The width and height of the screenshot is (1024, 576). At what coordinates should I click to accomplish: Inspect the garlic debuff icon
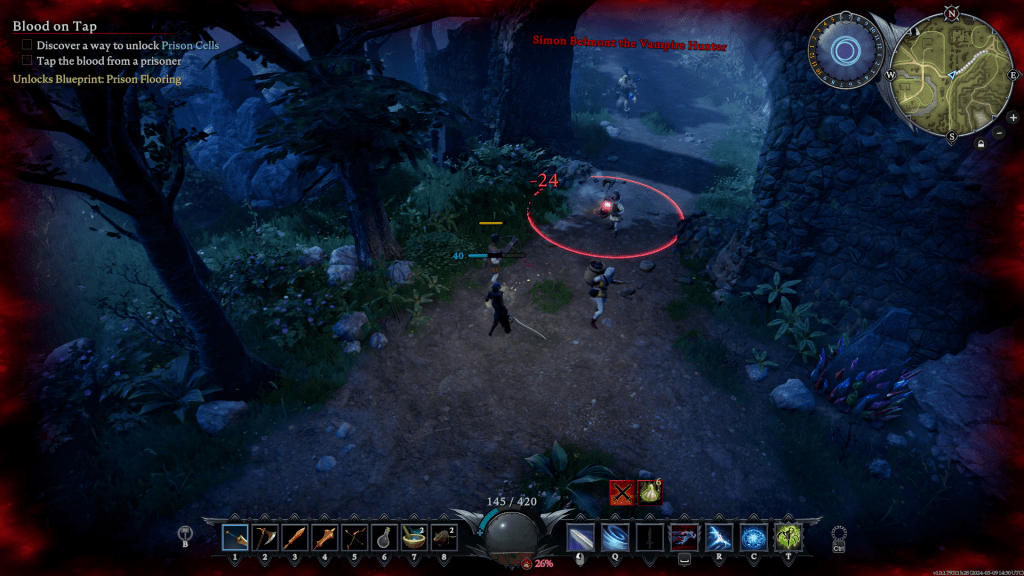click(650, 492)
